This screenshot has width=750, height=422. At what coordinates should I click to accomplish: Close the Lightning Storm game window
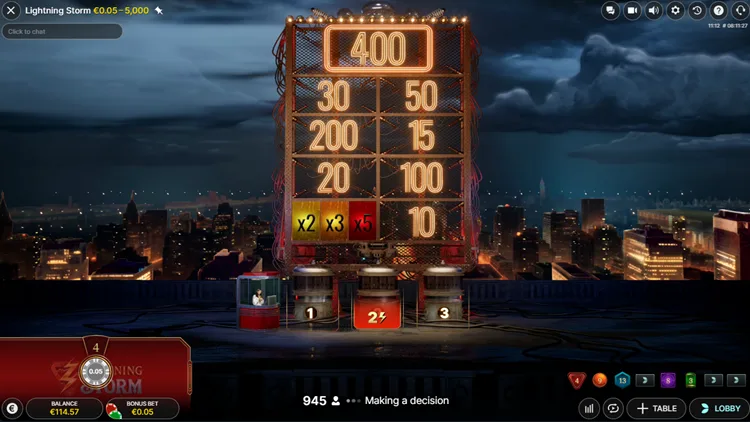(x=12, y=10)
